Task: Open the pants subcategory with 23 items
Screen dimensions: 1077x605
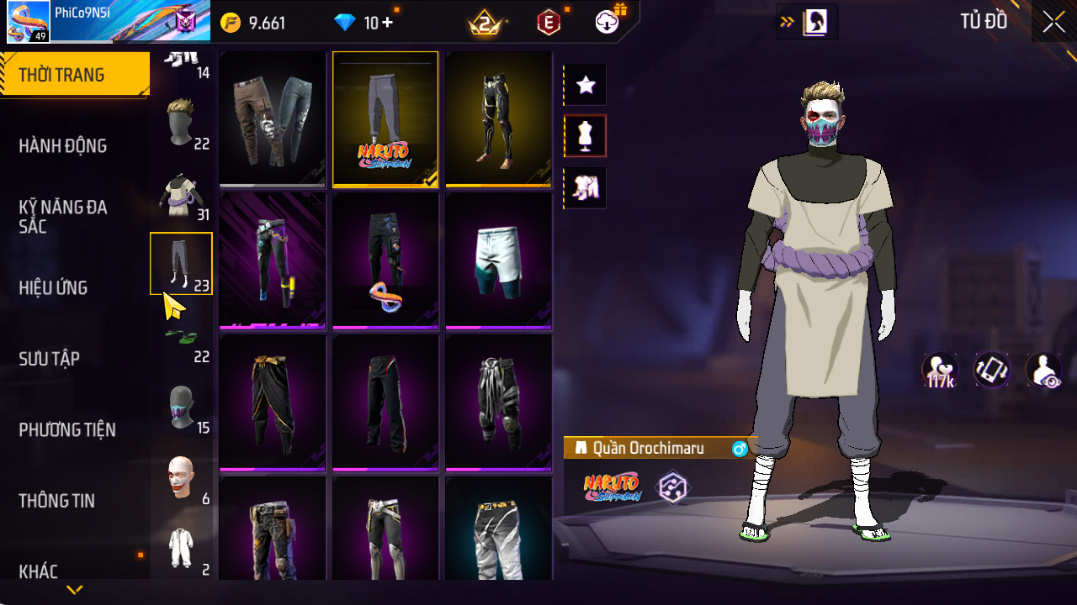Action: point(181,264)
